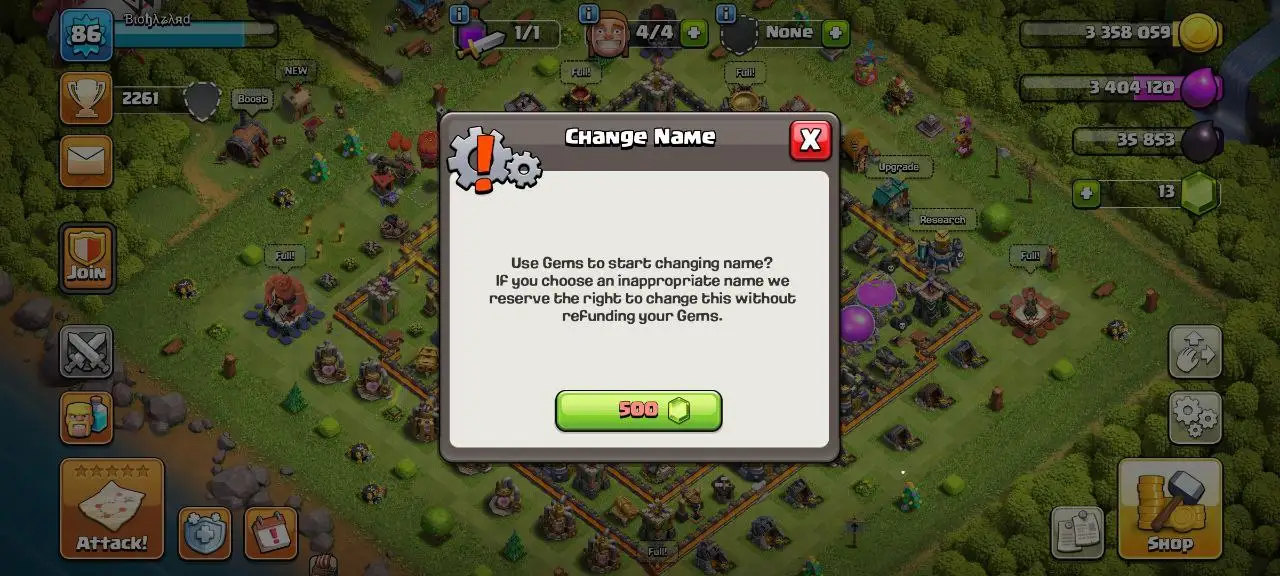1280x576 pixels.
Task: Open the events calendar button
Action: coord(271,533)
